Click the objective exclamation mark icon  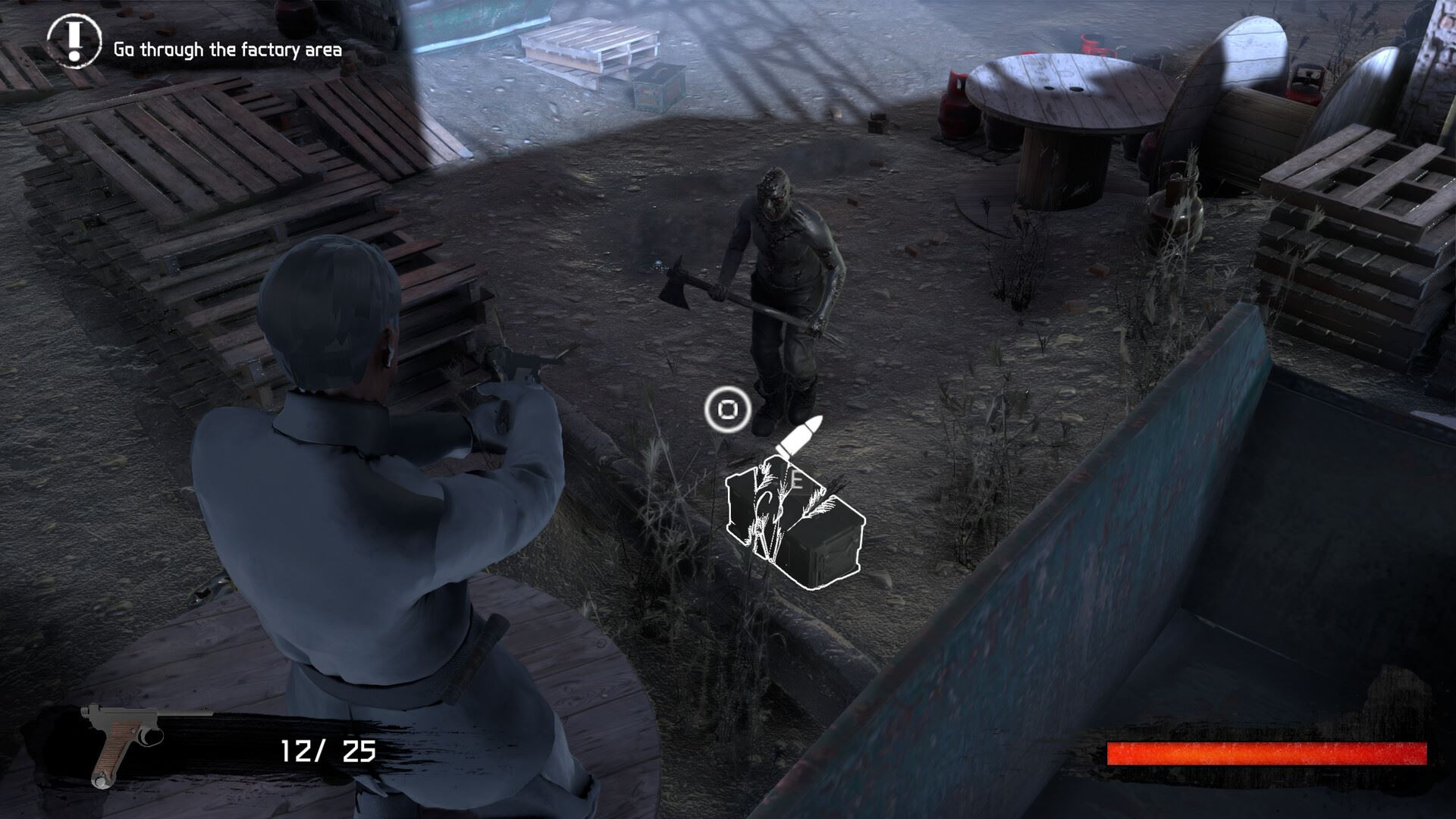click(x=74, y=40)
